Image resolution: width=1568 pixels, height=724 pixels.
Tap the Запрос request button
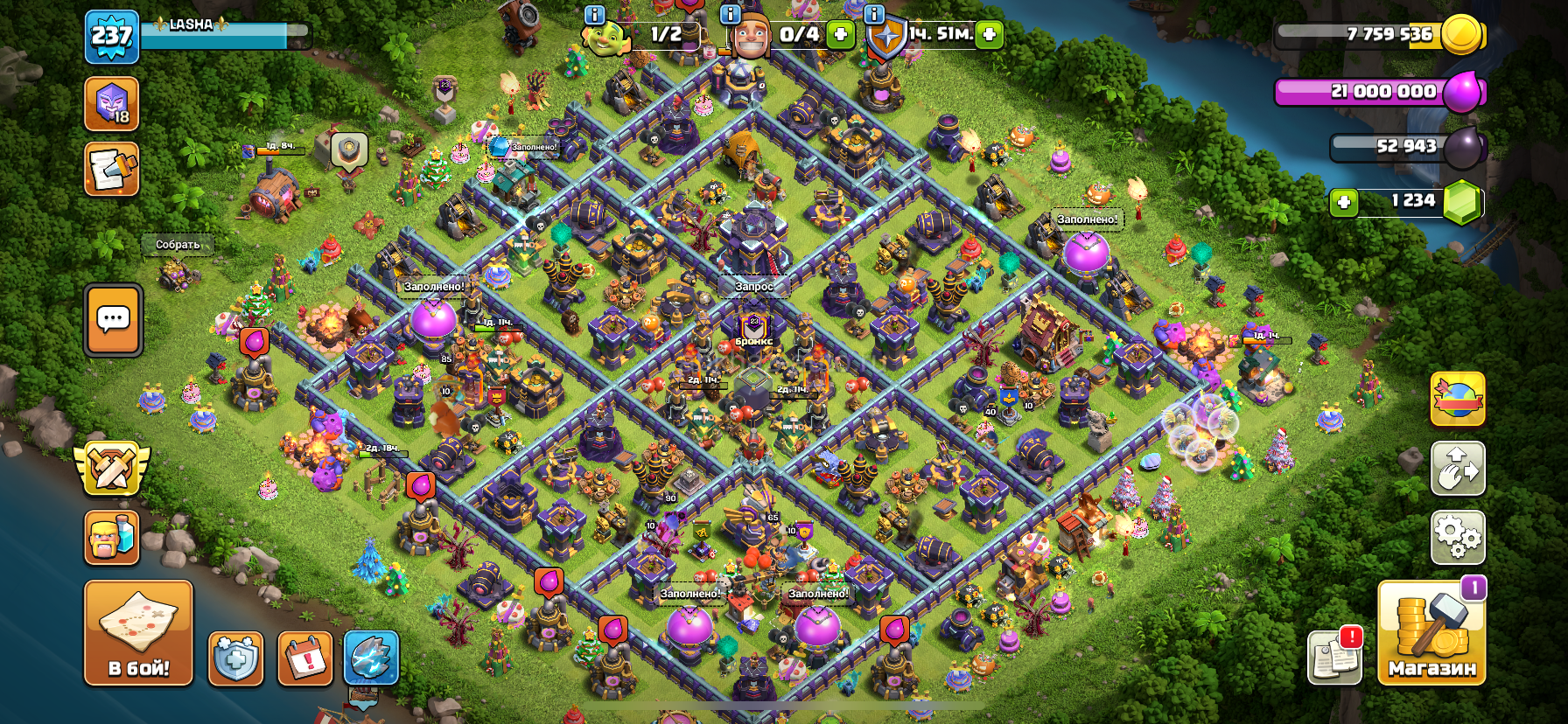pyautogui.click(x=753, y=286)
